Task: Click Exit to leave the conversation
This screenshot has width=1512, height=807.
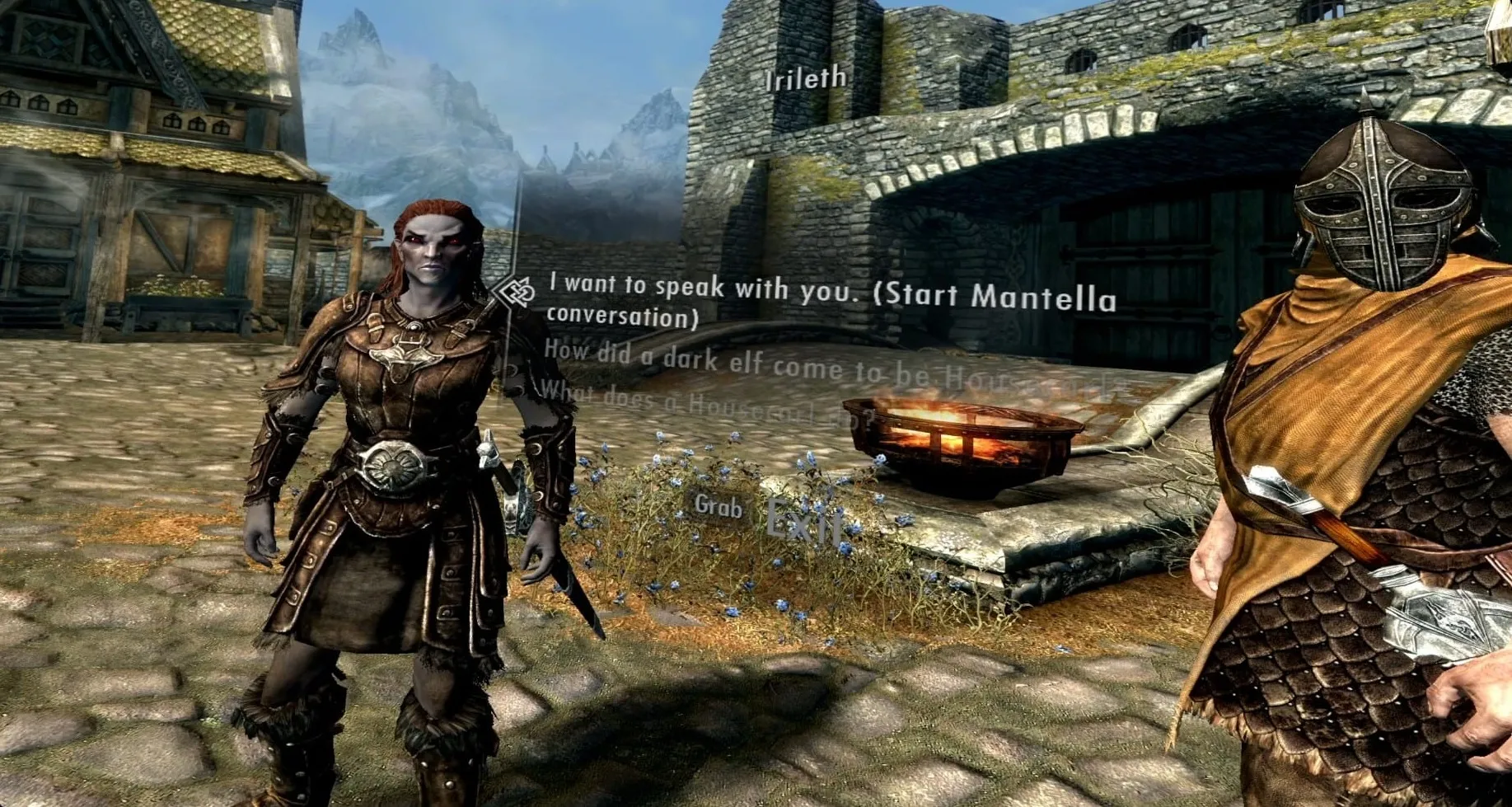Action: pos(803,519)
